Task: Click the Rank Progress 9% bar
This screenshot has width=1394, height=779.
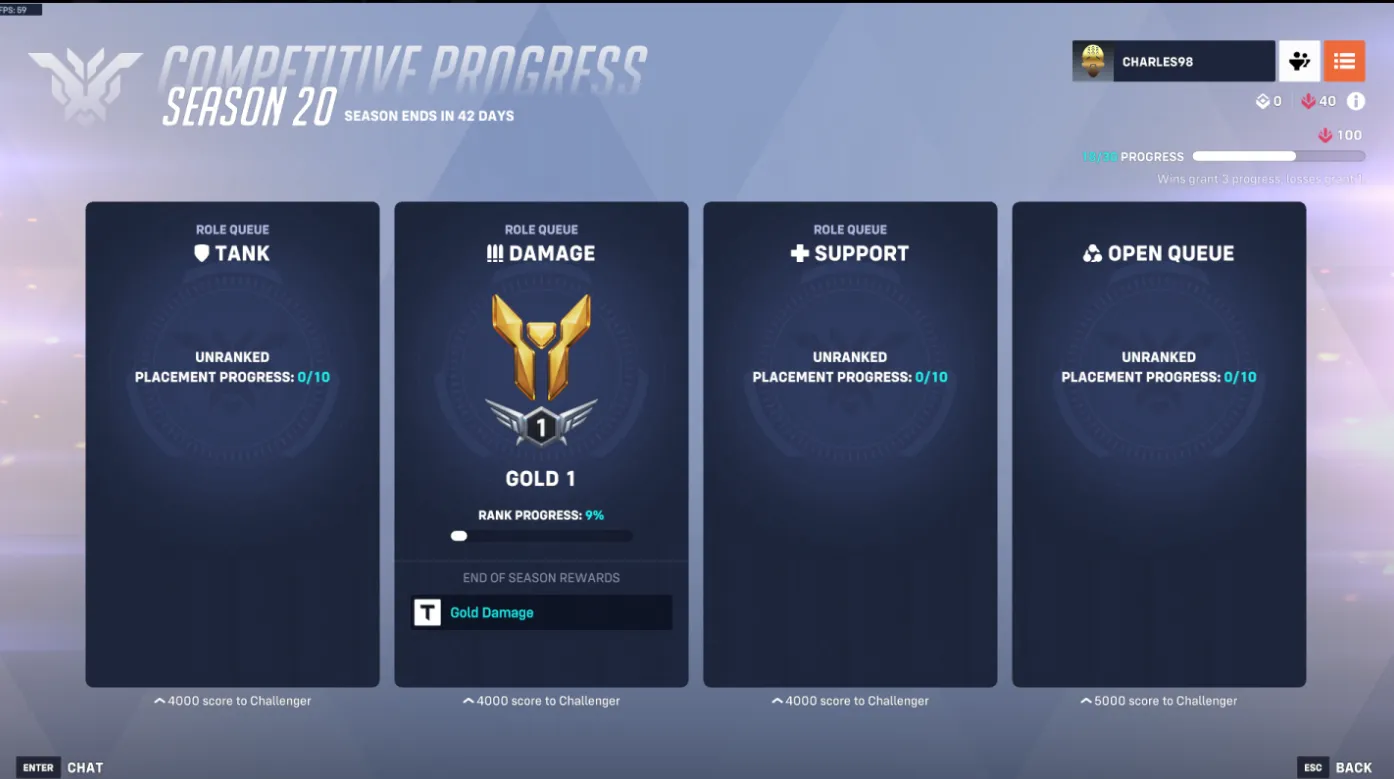Action: pyautogui.click(x=540, y=535)
